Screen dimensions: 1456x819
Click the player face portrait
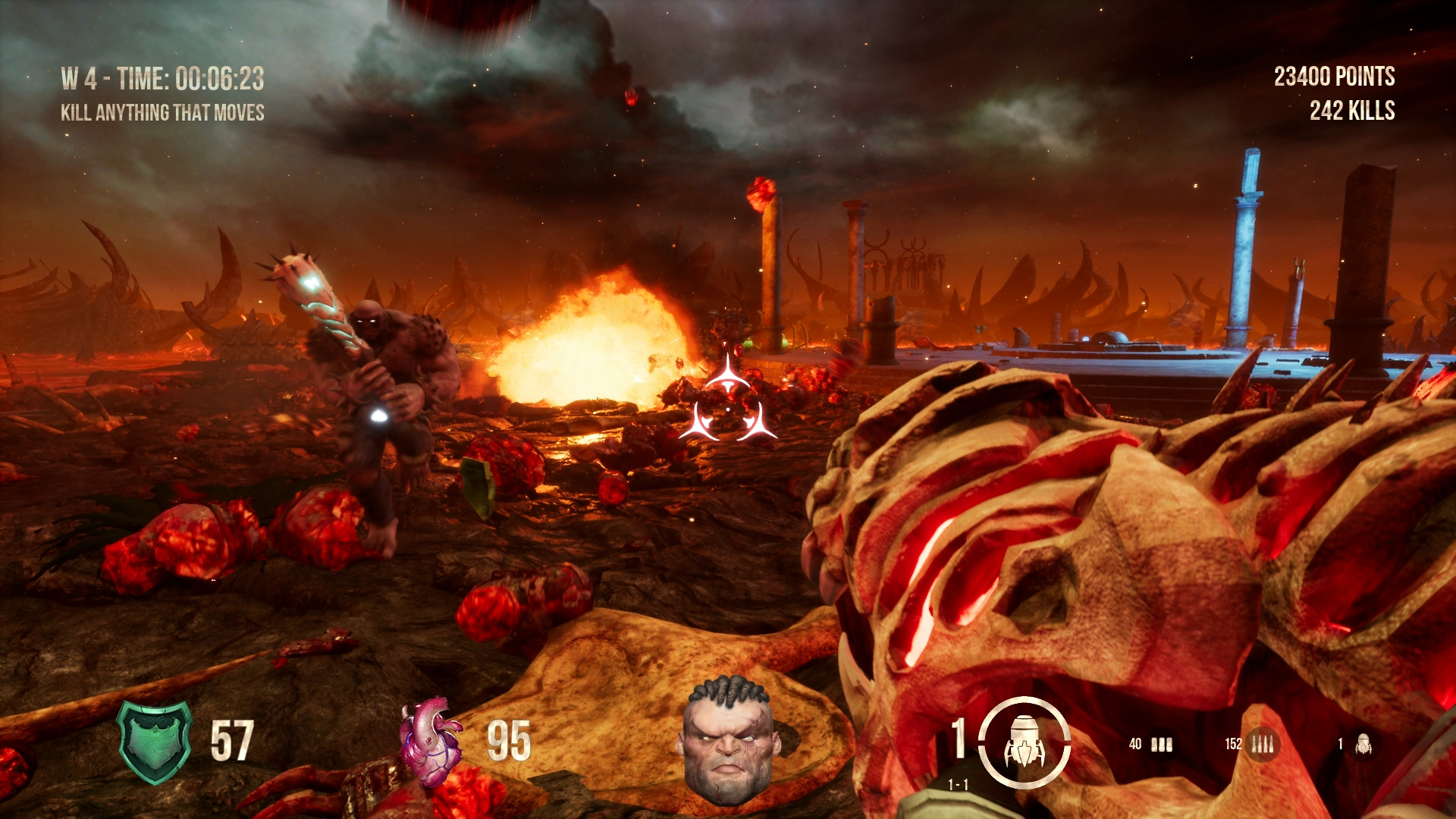click(728, 739)
